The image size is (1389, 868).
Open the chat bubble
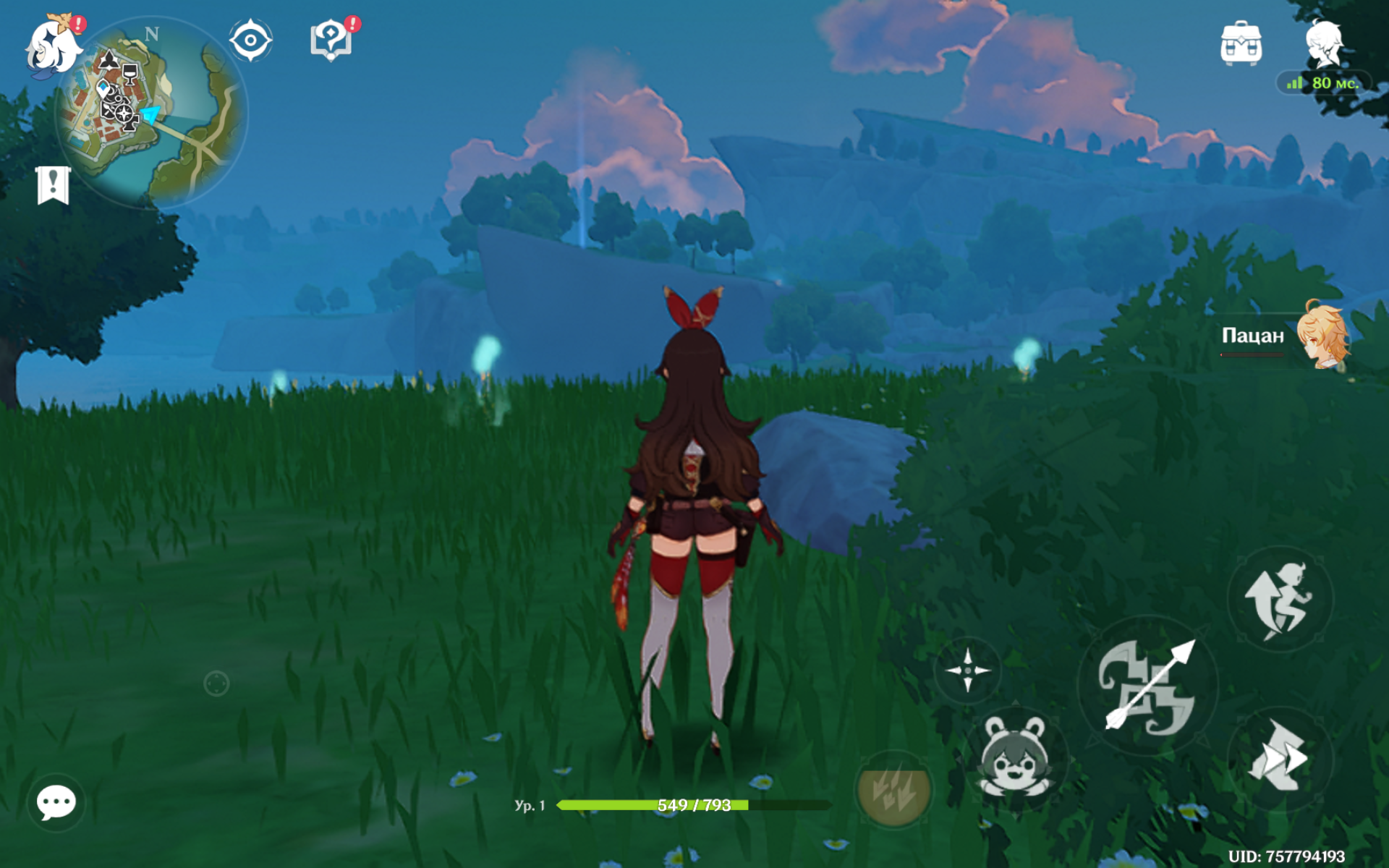coord(56,802)
